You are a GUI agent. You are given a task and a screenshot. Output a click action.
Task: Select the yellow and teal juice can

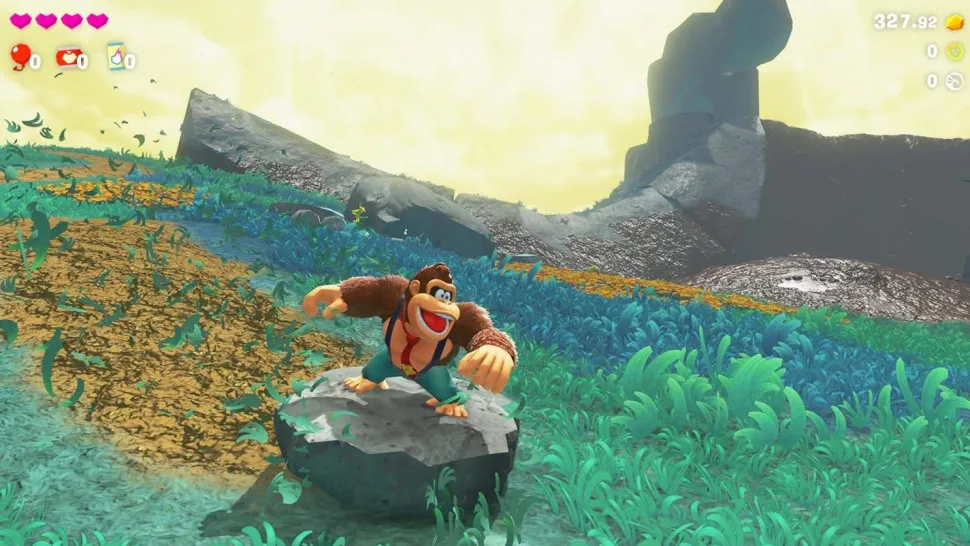click(115, 56)
